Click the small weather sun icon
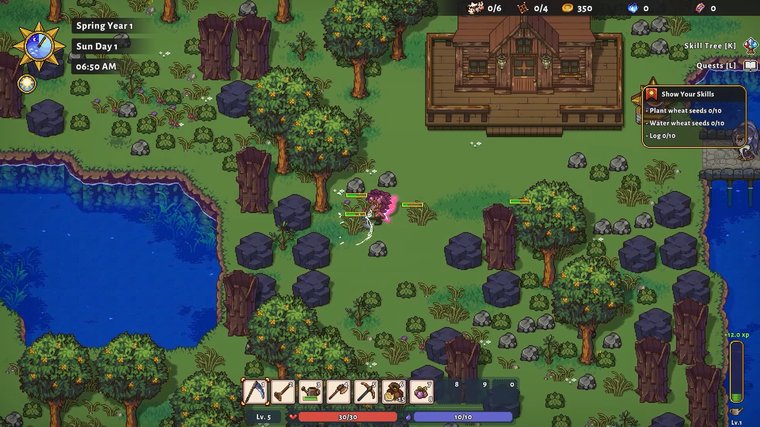 pyautogui.click(x=27, y=83)
